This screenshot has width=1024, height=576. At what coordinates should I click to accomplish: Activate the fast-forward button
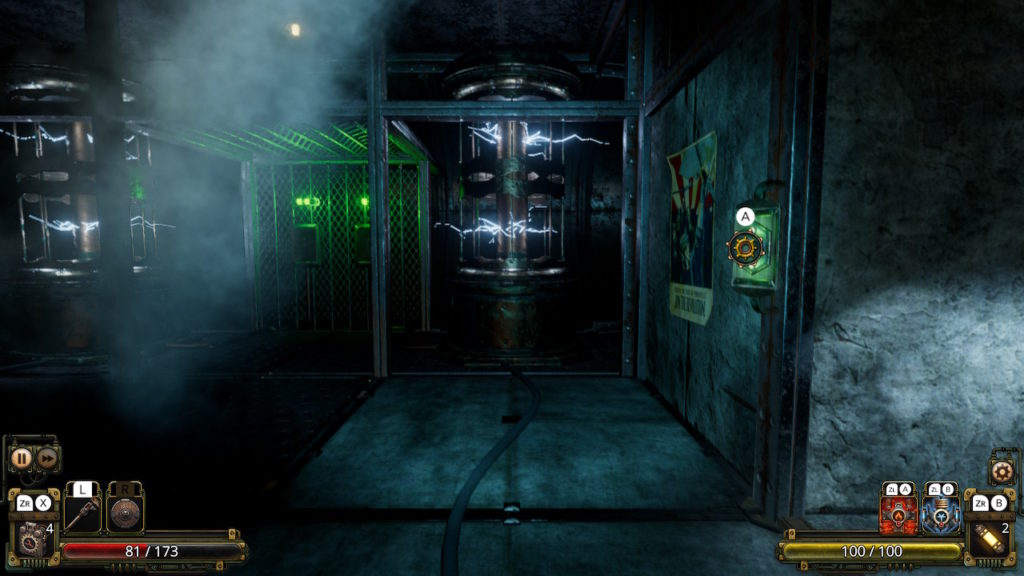click(46, 459)
